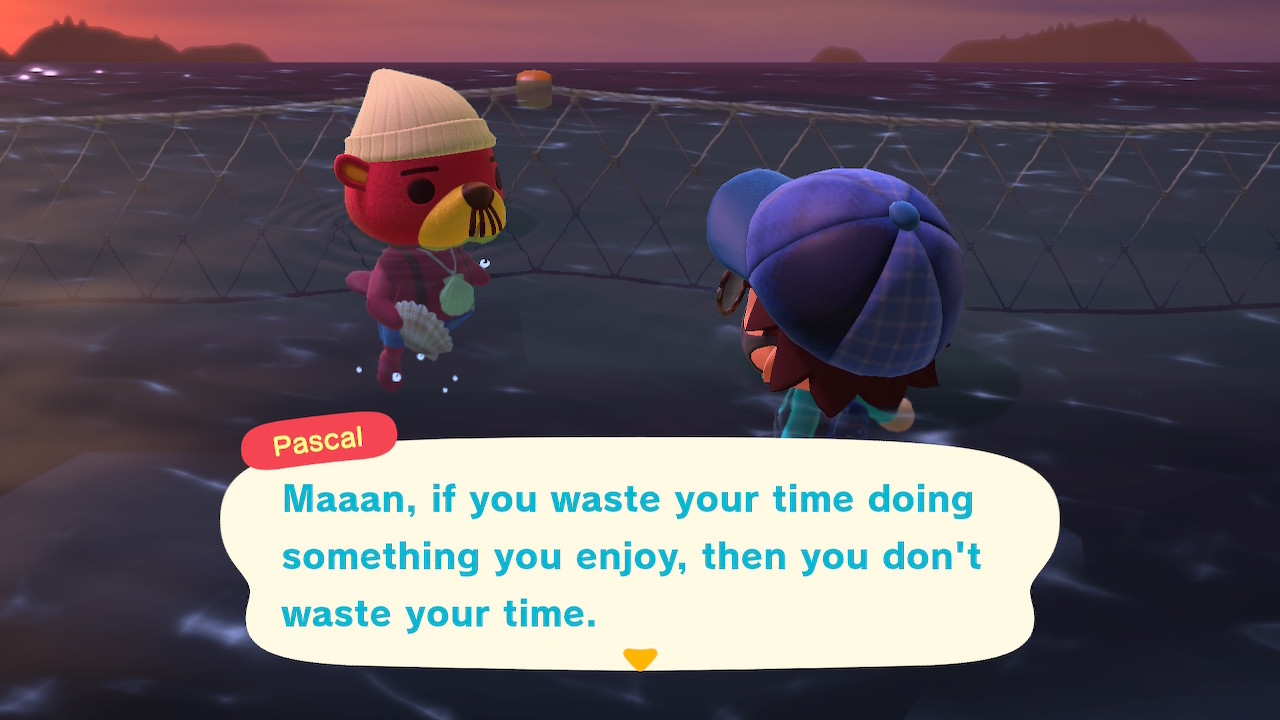Click Pascal's dialogue speech bubble

tap(638, 553)
